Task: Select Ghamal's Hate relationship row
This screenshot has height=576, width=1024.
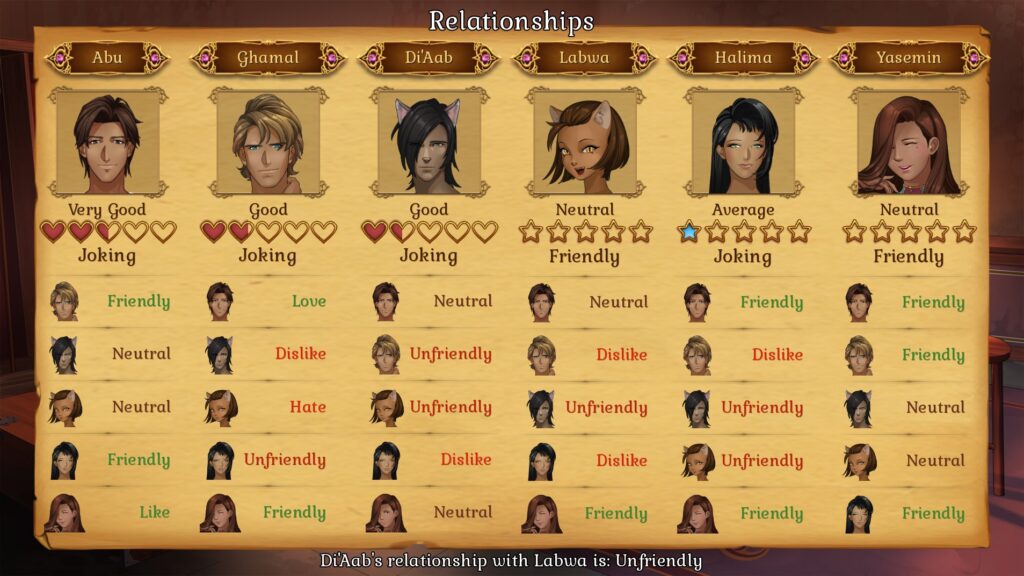Action: pos(268,407)
